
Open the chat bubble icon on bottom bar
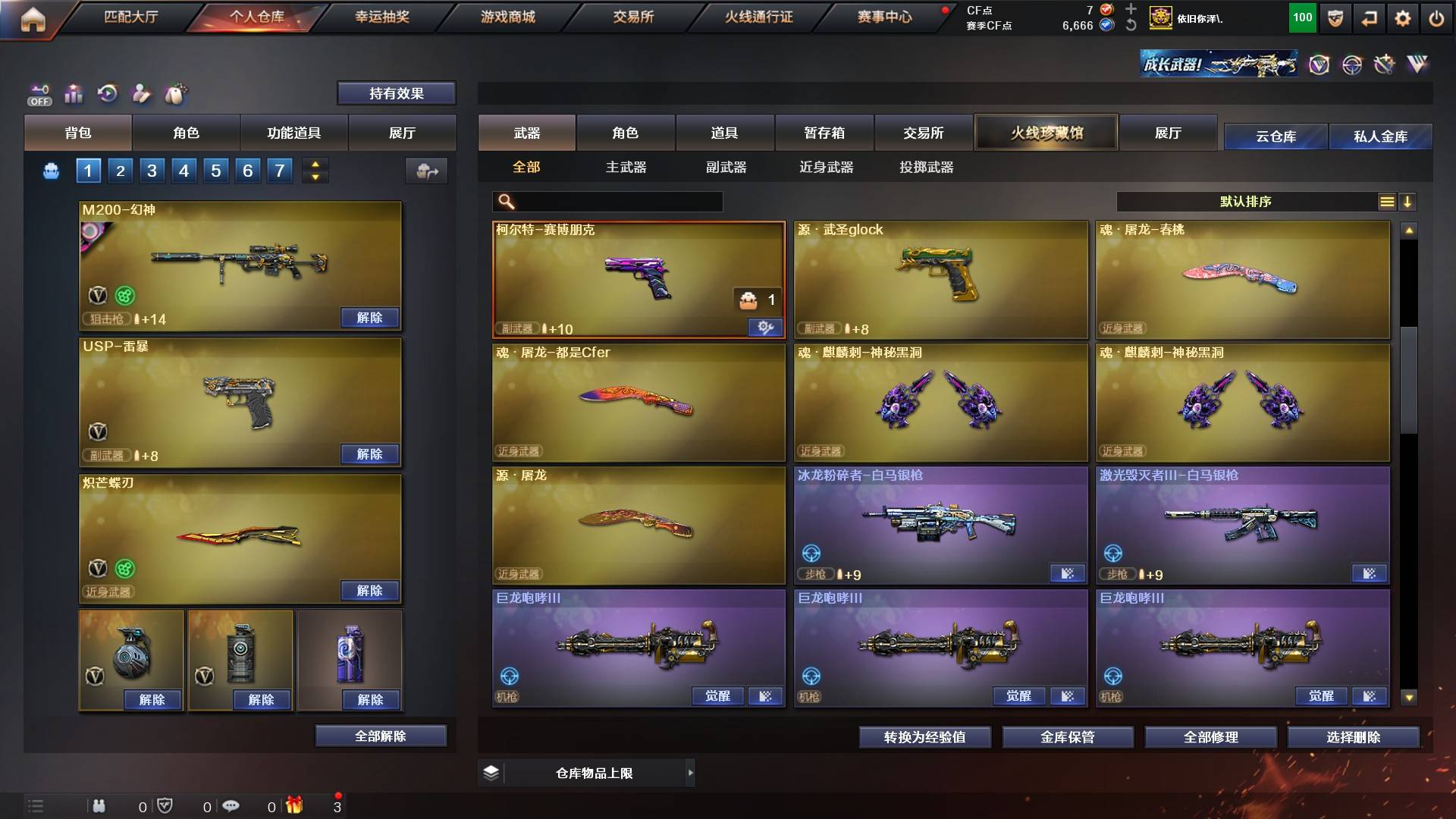pyautogui.click(x=231, y=806)
